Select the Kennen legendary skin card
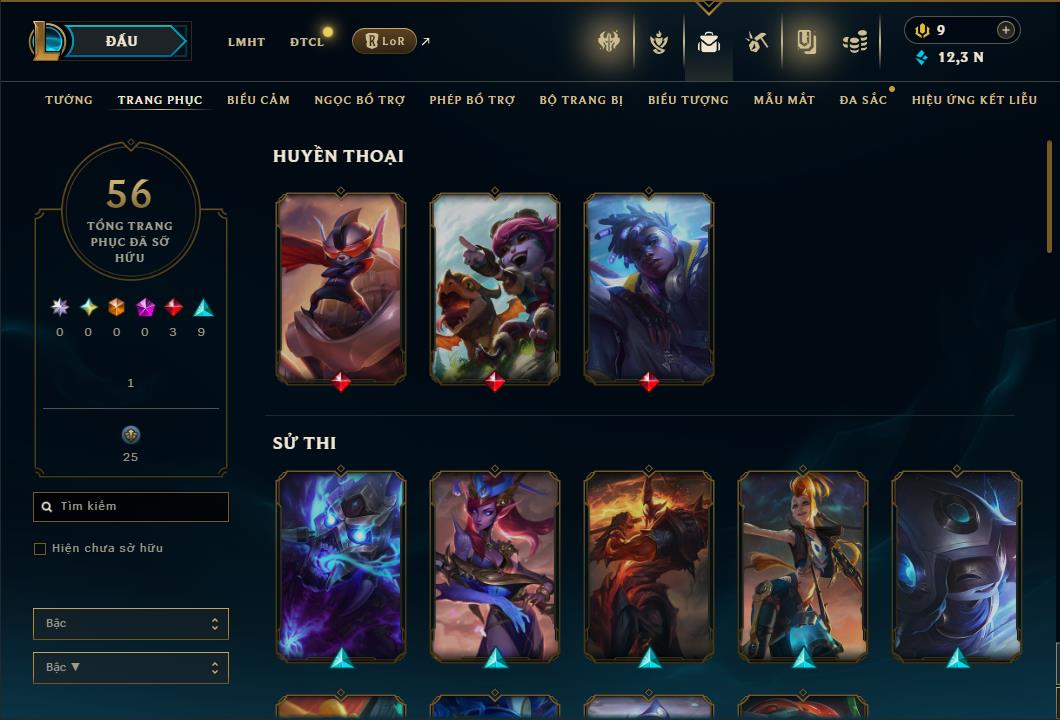This screenshot has width=1060, height=720. [x=341, y=288]
